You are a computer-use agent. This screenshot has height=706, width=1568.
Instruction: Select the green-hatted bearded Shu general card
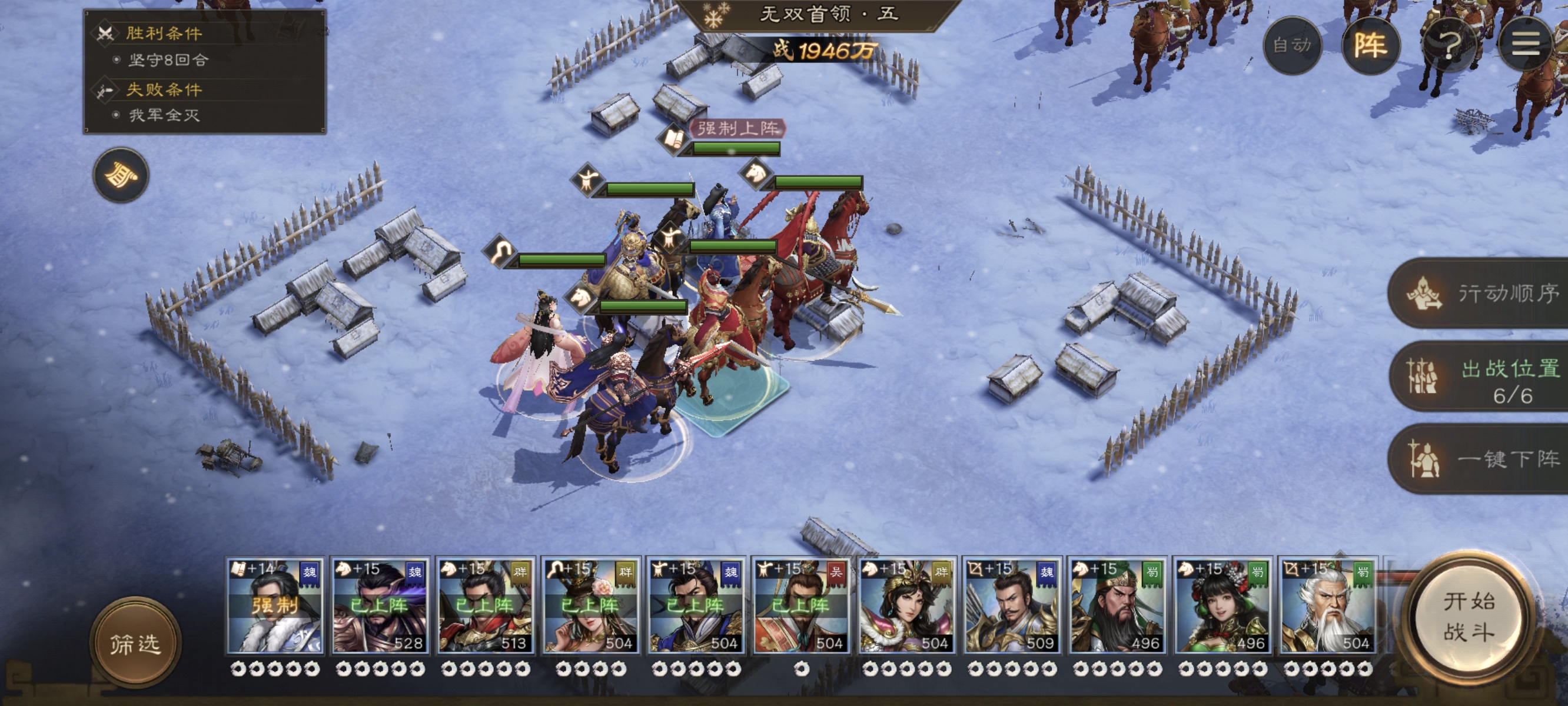point(1117,606)
